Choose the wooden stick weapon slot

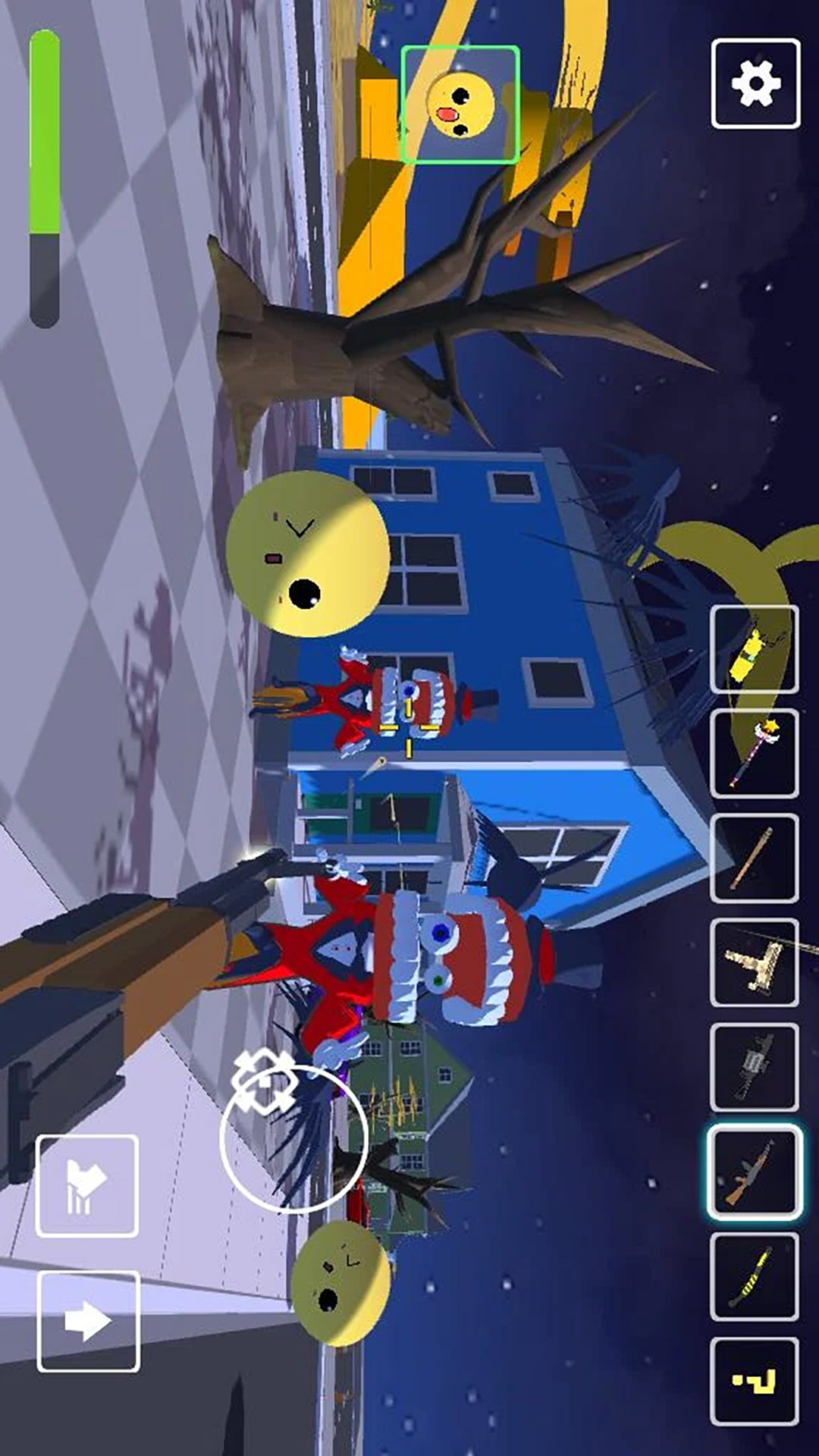(x=754, y=858)
